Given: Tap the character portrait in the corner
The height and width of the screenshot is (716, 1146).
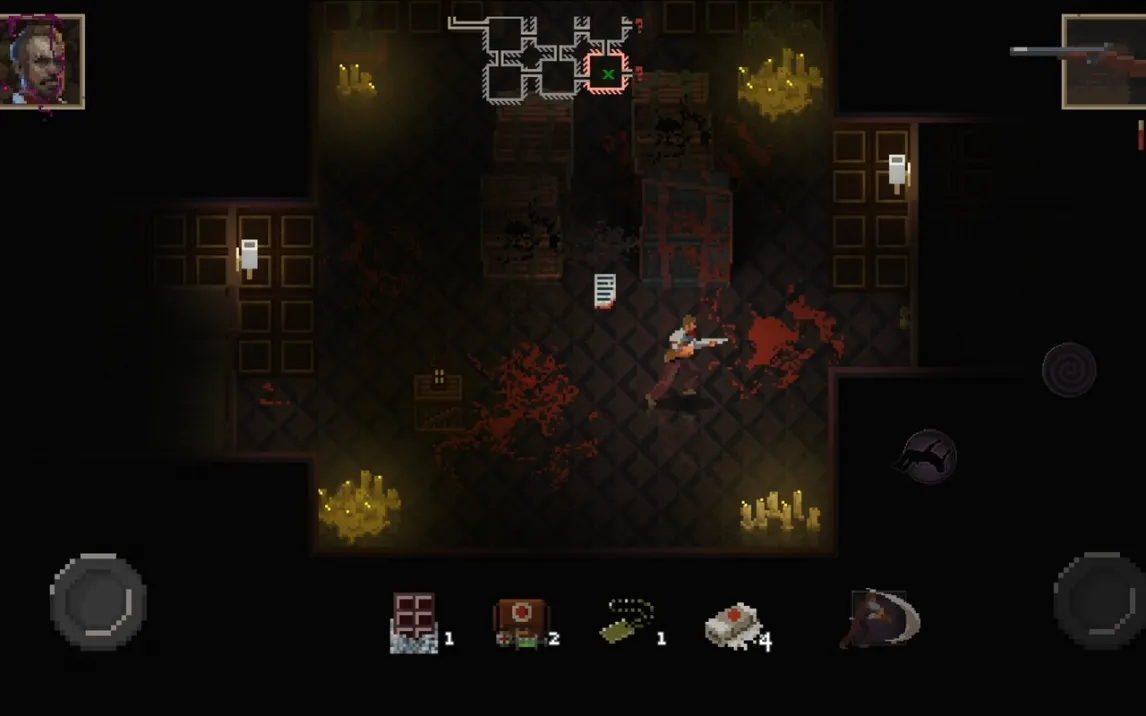Looking at the screenshot, I should (x=42, y=60).
